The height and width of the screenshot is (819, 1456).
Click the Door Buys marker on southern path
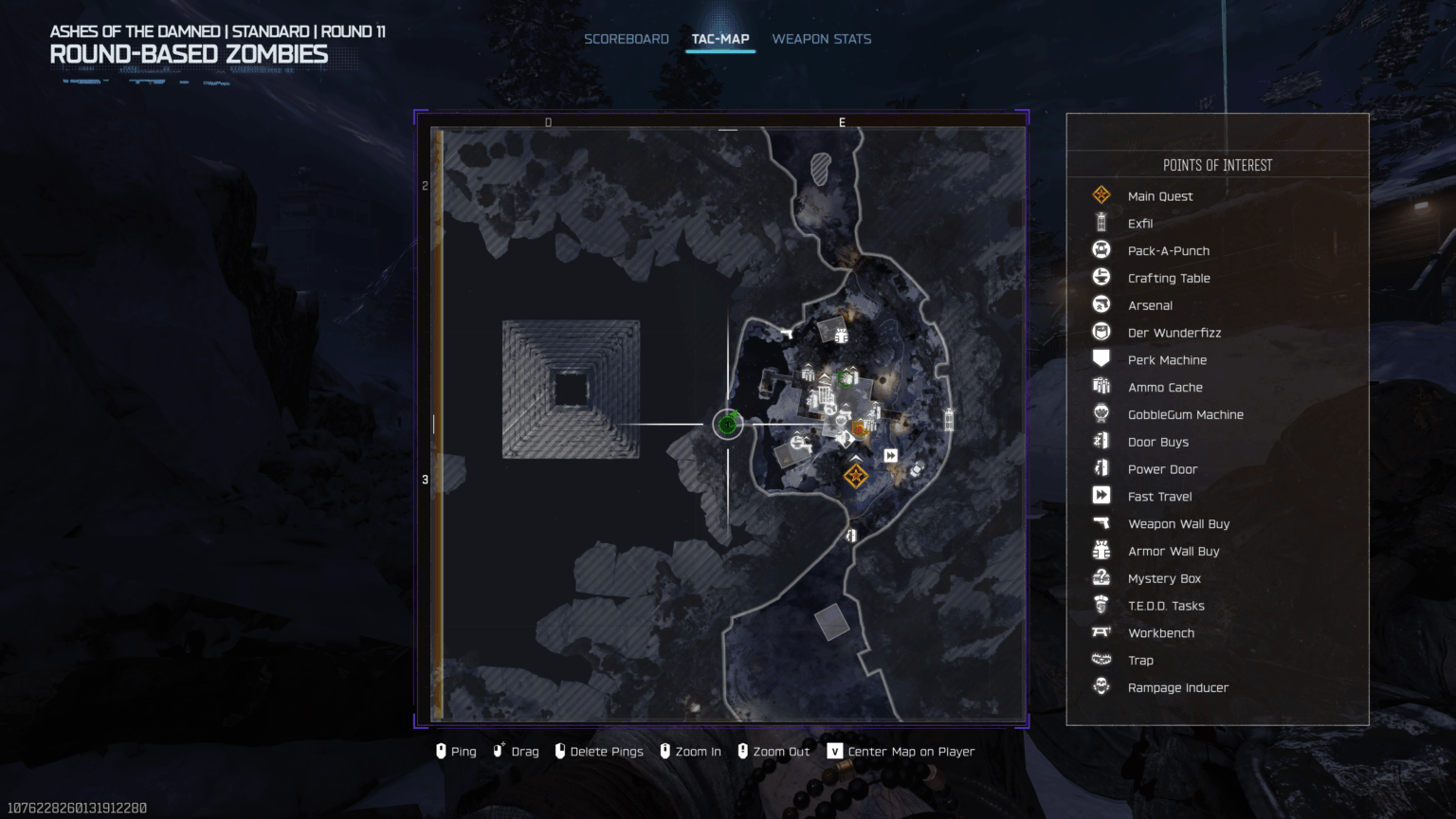coord(851,536)
